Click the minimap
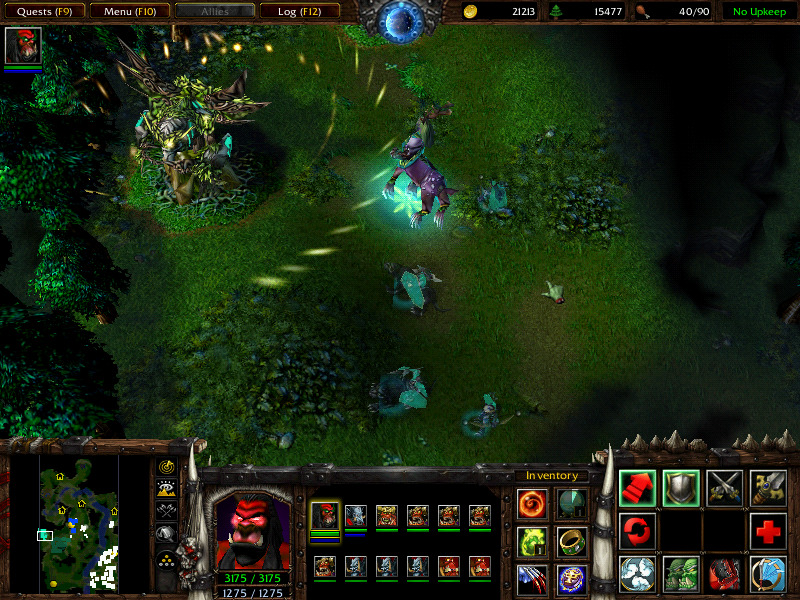800x600 pixels. pos(79,520)
